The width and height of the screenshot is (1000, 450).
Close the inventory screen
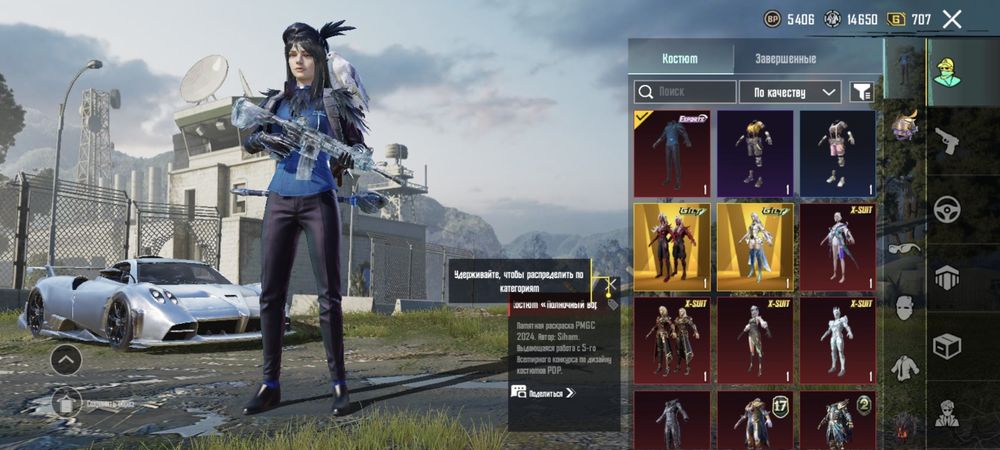952,19
